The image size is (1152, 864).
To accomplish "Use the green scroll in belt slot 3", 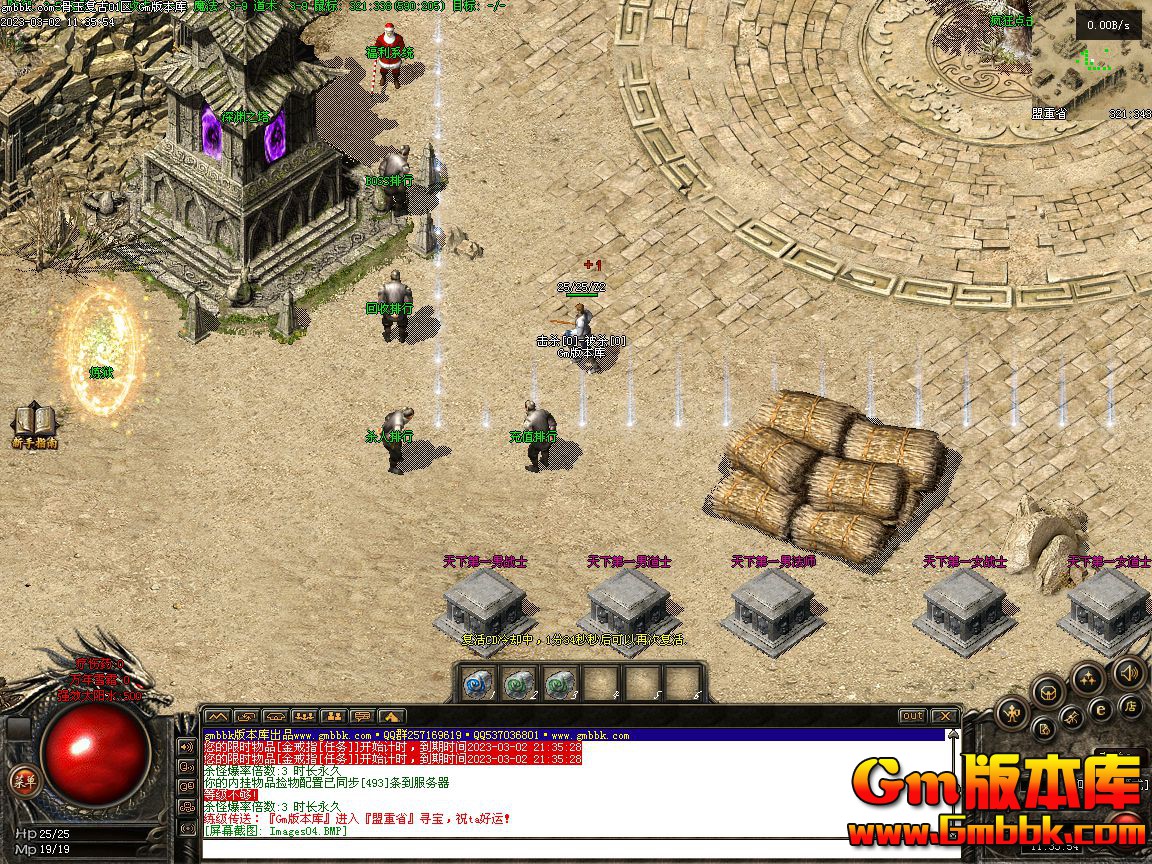I will [560, 683].
